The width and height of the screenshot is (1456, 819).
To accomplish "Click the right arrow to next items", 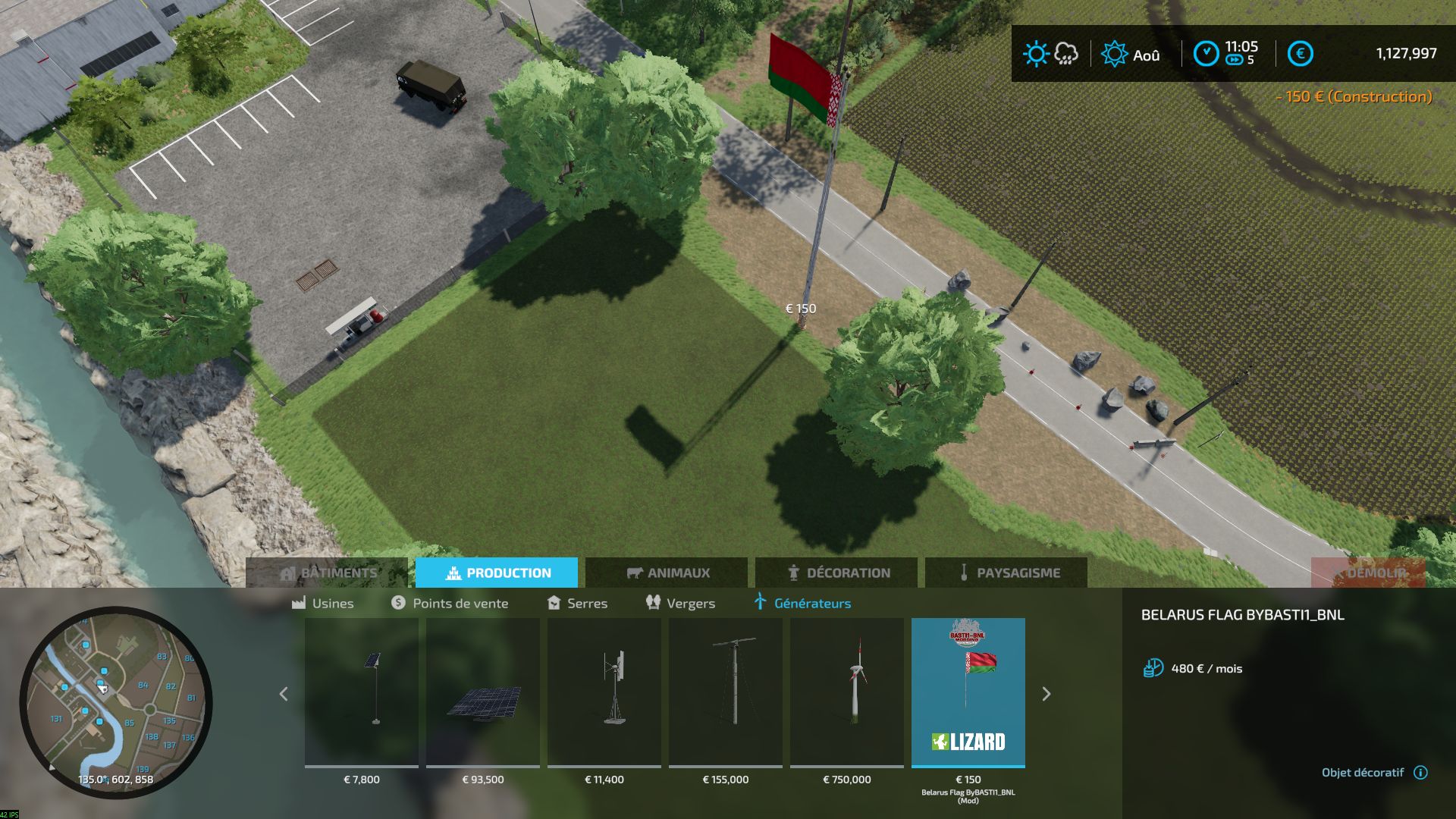I will 1046,694.
